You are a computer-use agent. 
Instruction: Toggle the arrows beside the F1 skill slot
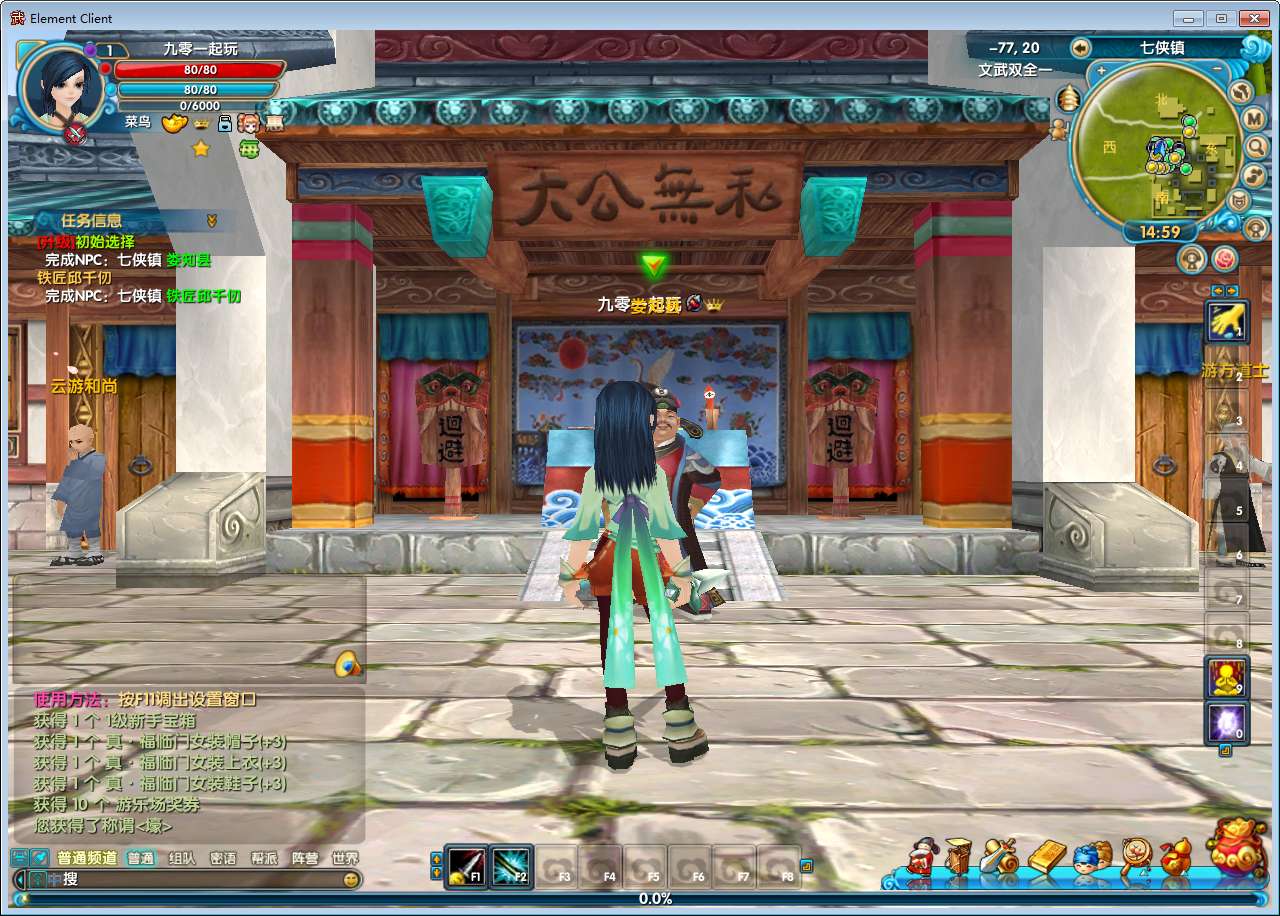coord(438,867)
